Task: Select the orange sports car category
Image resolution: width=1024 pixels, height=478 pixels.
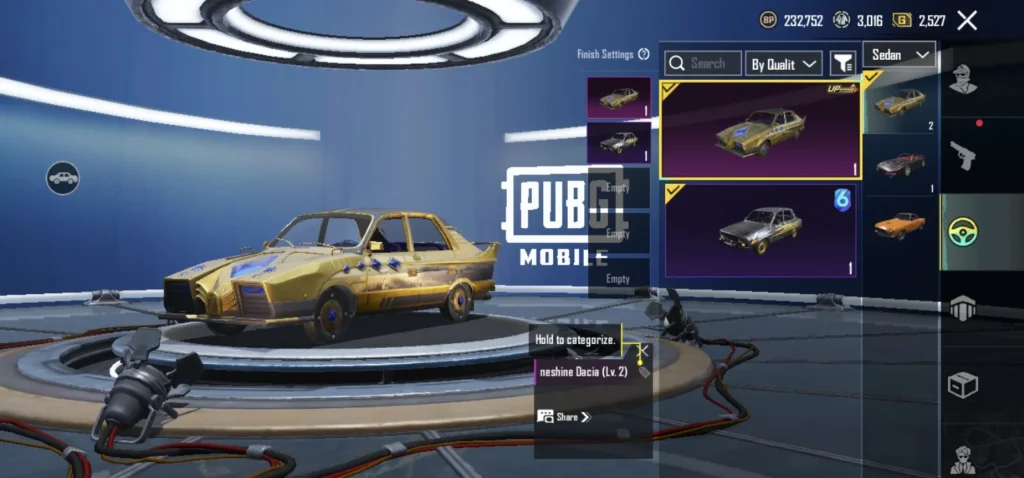Action: [x=900, y=224]
